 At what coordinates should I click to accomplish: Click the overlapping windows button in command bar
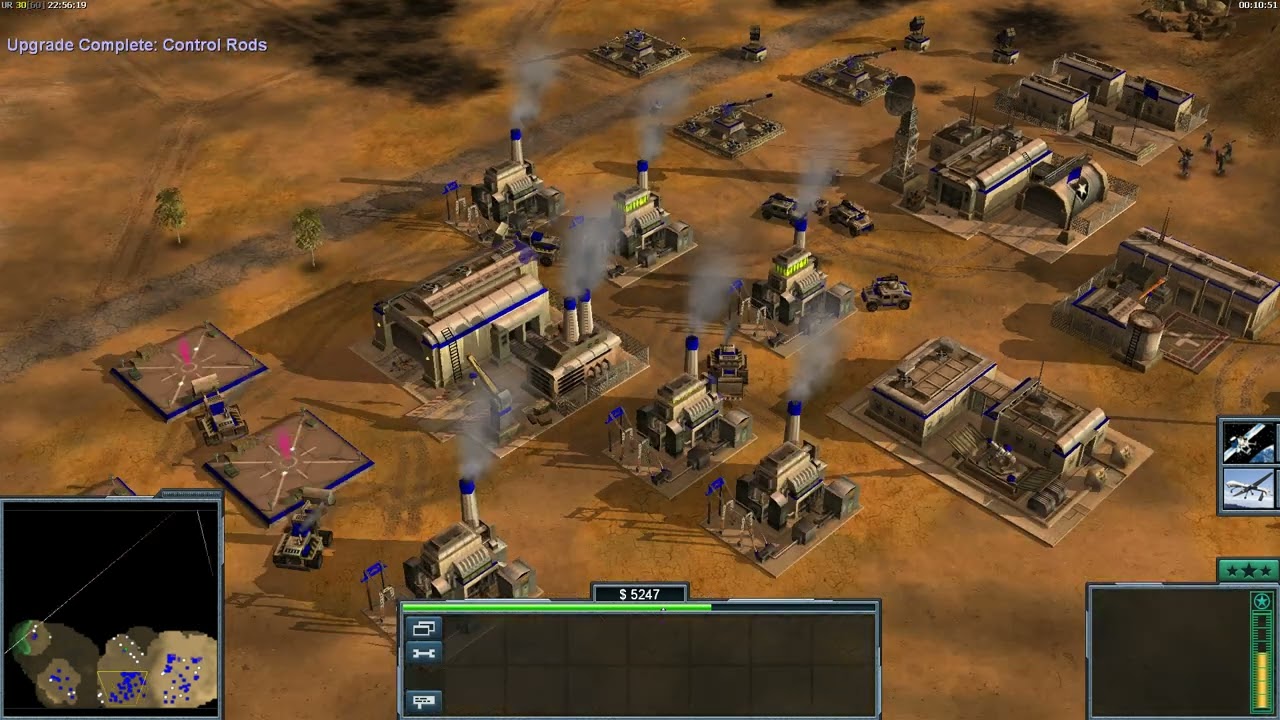[424, 629]
